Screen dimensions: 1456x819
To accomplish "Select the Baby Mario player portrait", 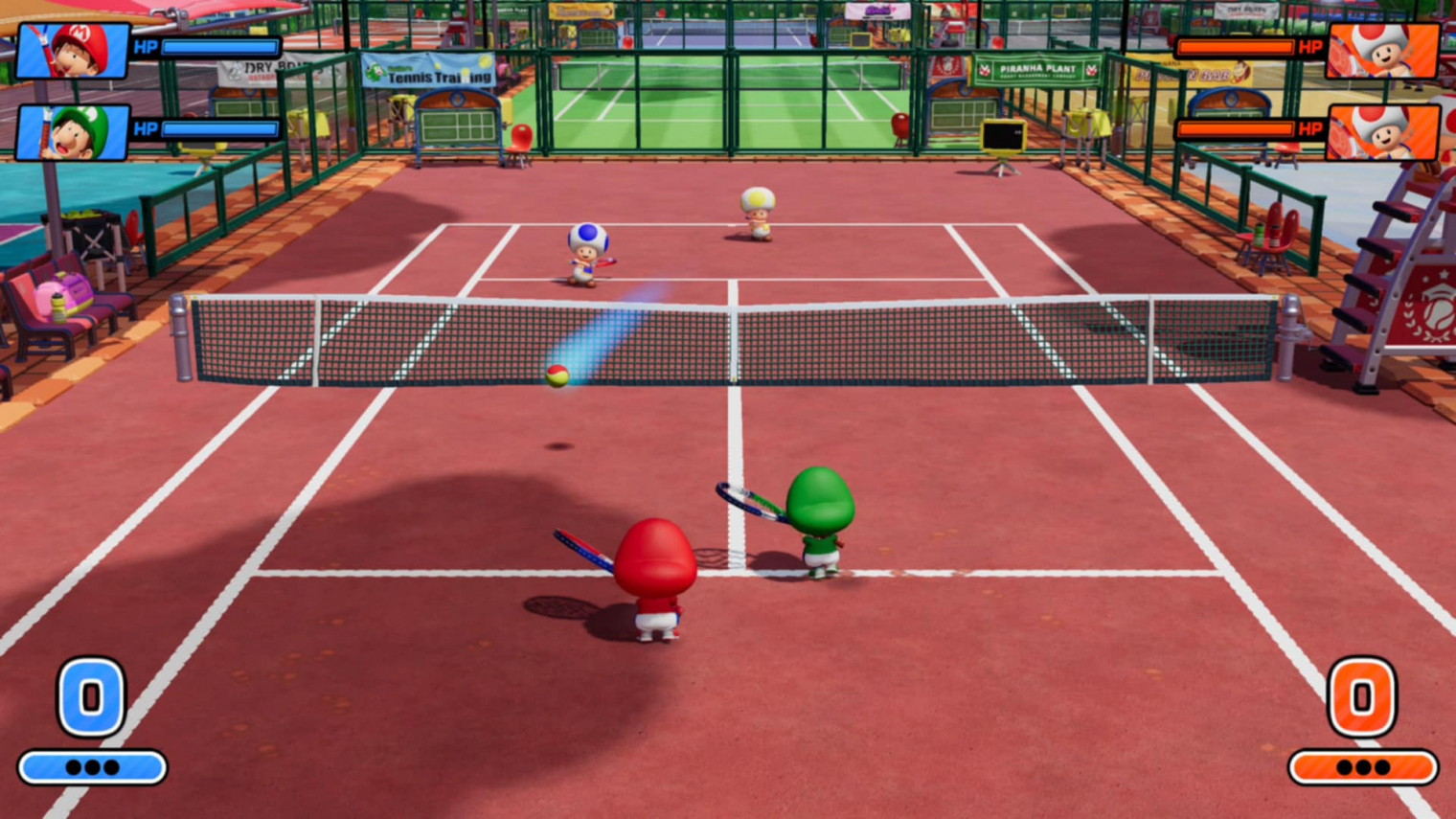I will (x=73, y=50).
